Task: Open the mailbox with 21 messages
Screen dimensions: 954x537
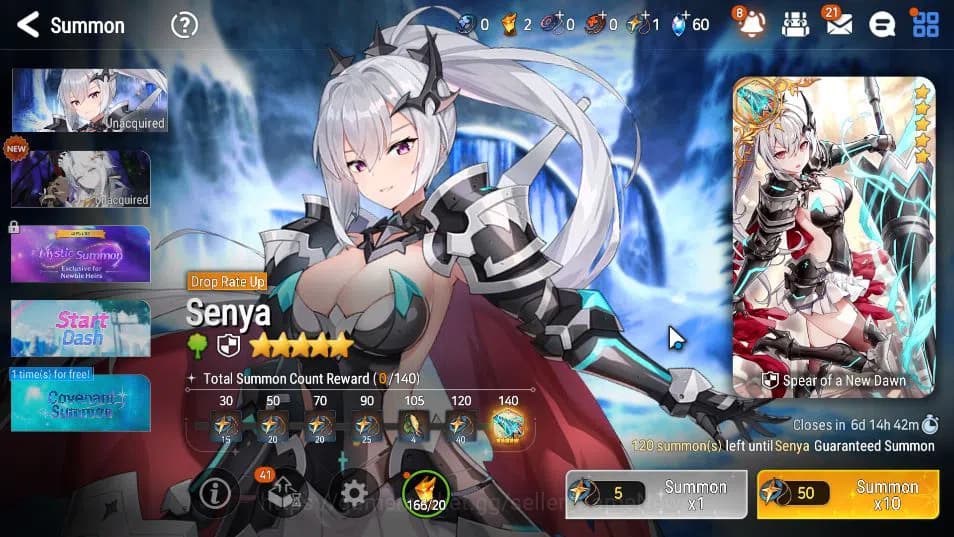Action: 838,25
